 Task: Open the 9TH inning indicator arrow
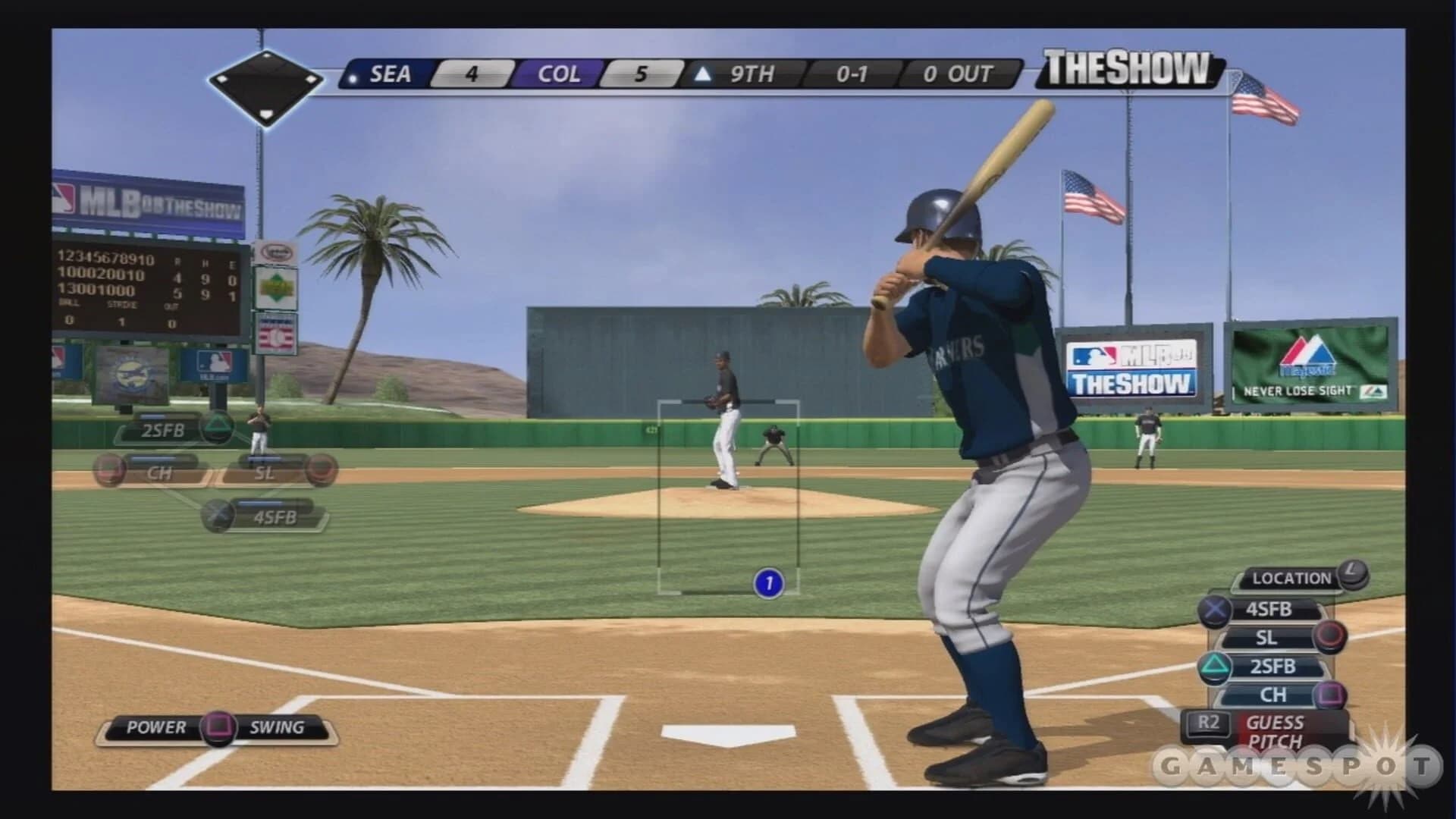(x=705, y=74)
